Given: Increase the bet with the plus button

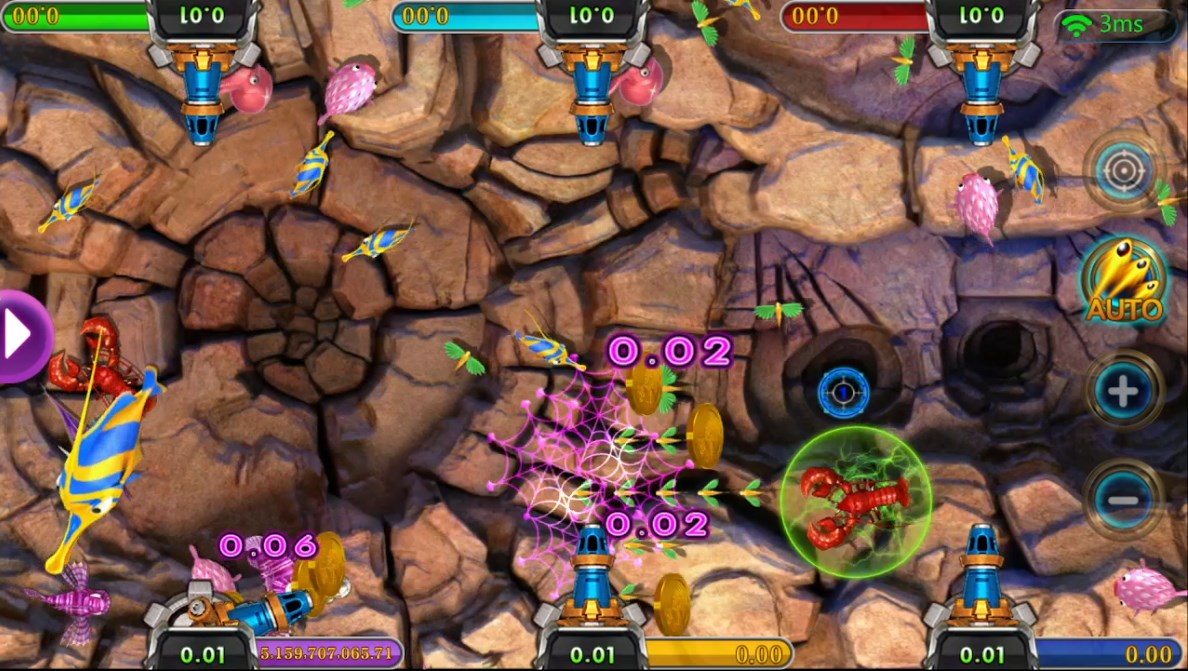Looking at the screenshot, I should (x=1124, y=391).
